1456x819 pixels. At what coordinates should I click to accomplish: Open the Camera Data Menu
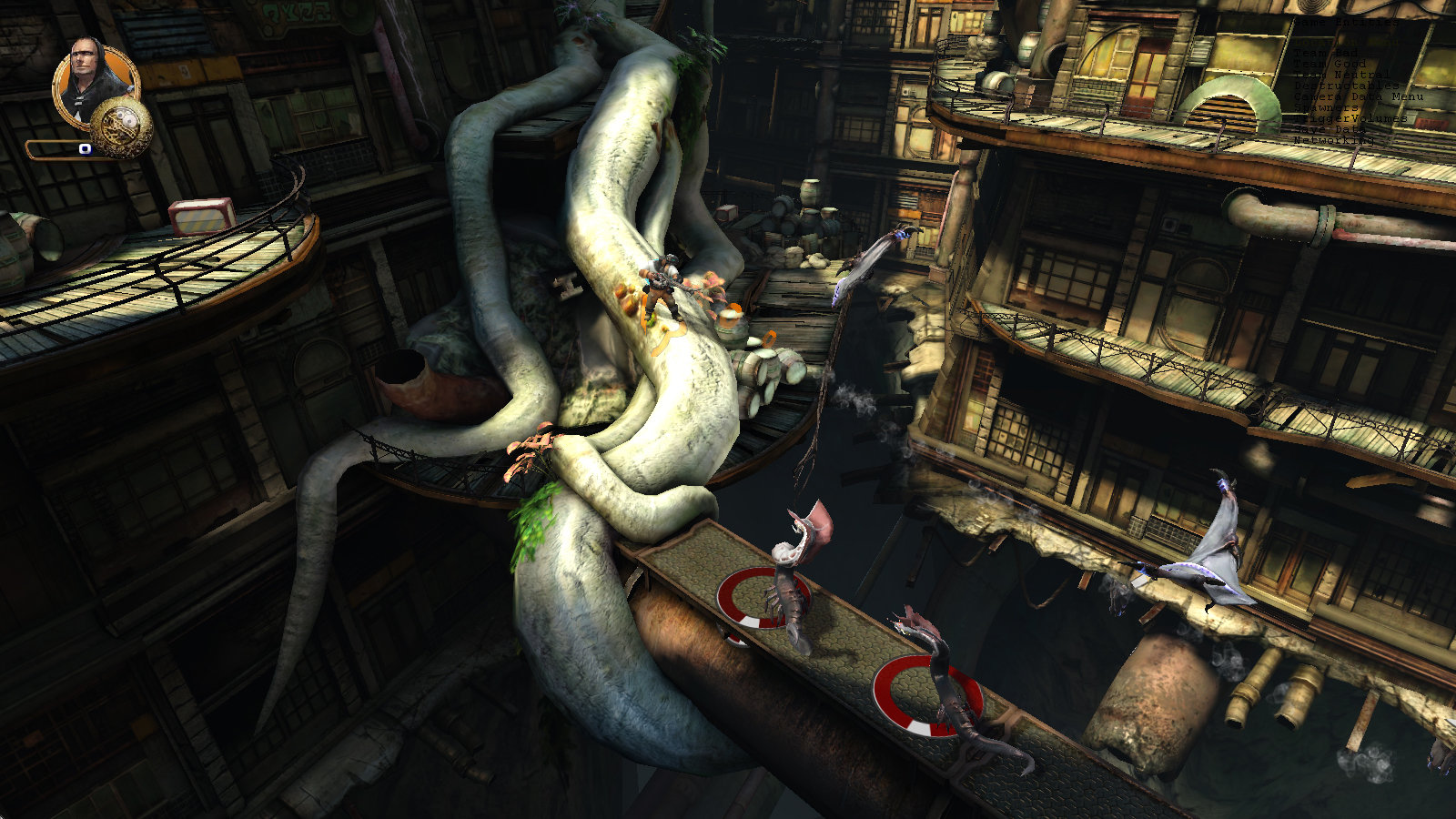tap(1358, 96)
